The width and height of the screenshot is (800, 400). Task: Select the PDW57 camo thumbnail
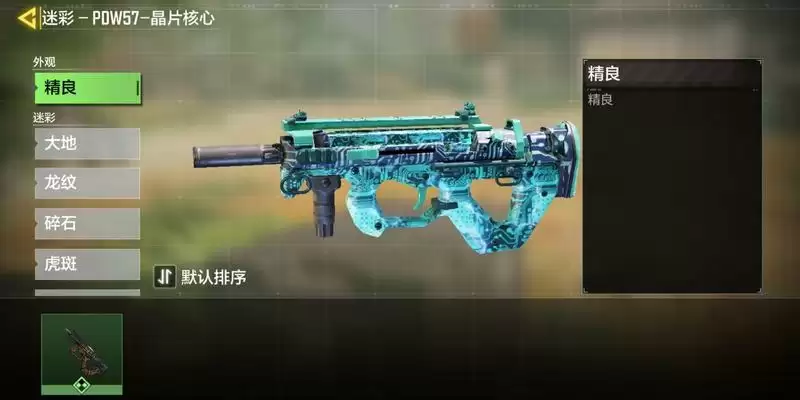point(82,353)
